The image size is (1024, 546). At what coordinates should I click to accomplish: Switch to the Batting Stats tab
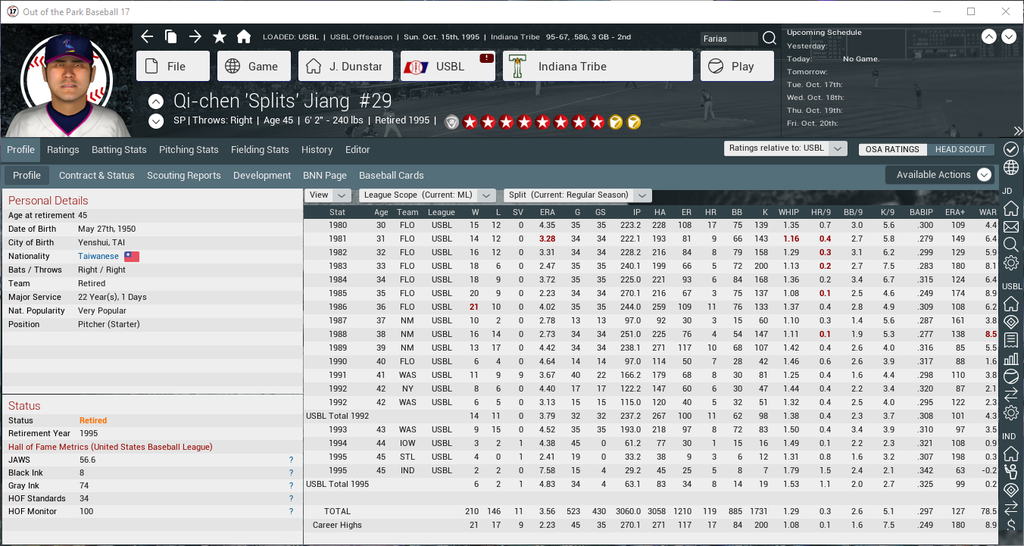click(x=119, y=150)
